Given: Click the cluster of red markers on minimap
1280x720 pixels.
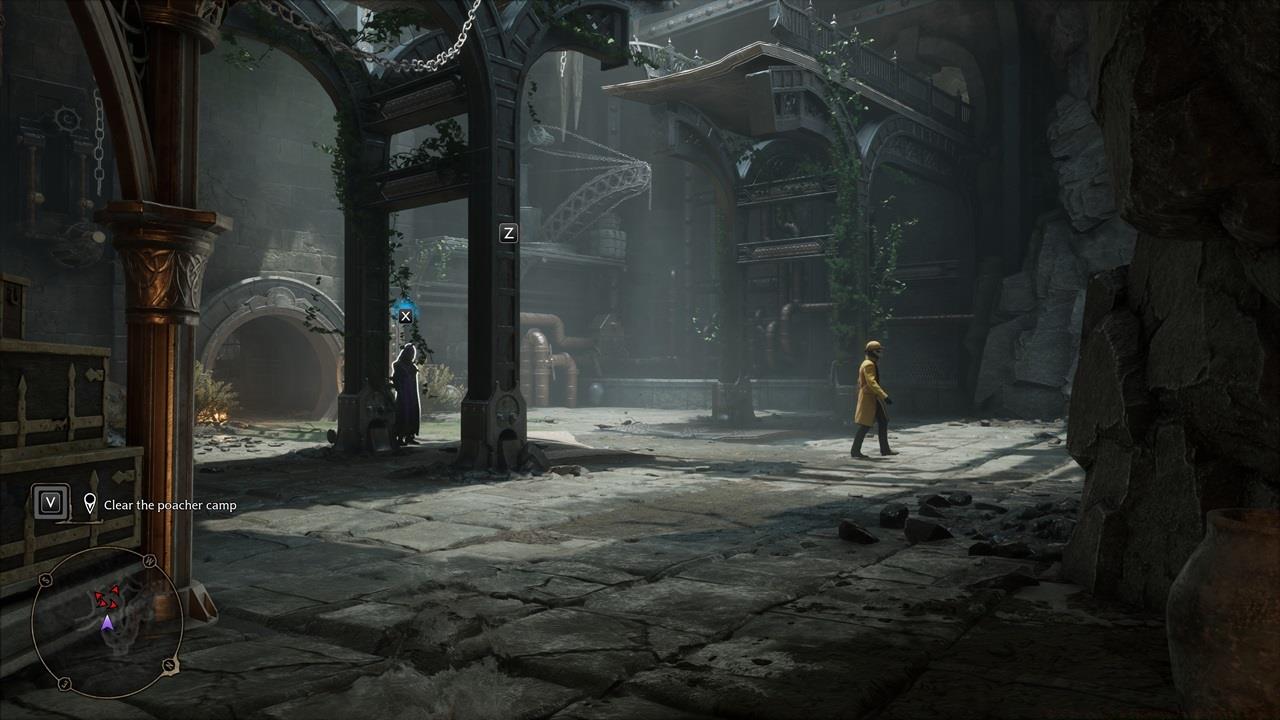Looking at the screenshot, I should coord(106,598).
